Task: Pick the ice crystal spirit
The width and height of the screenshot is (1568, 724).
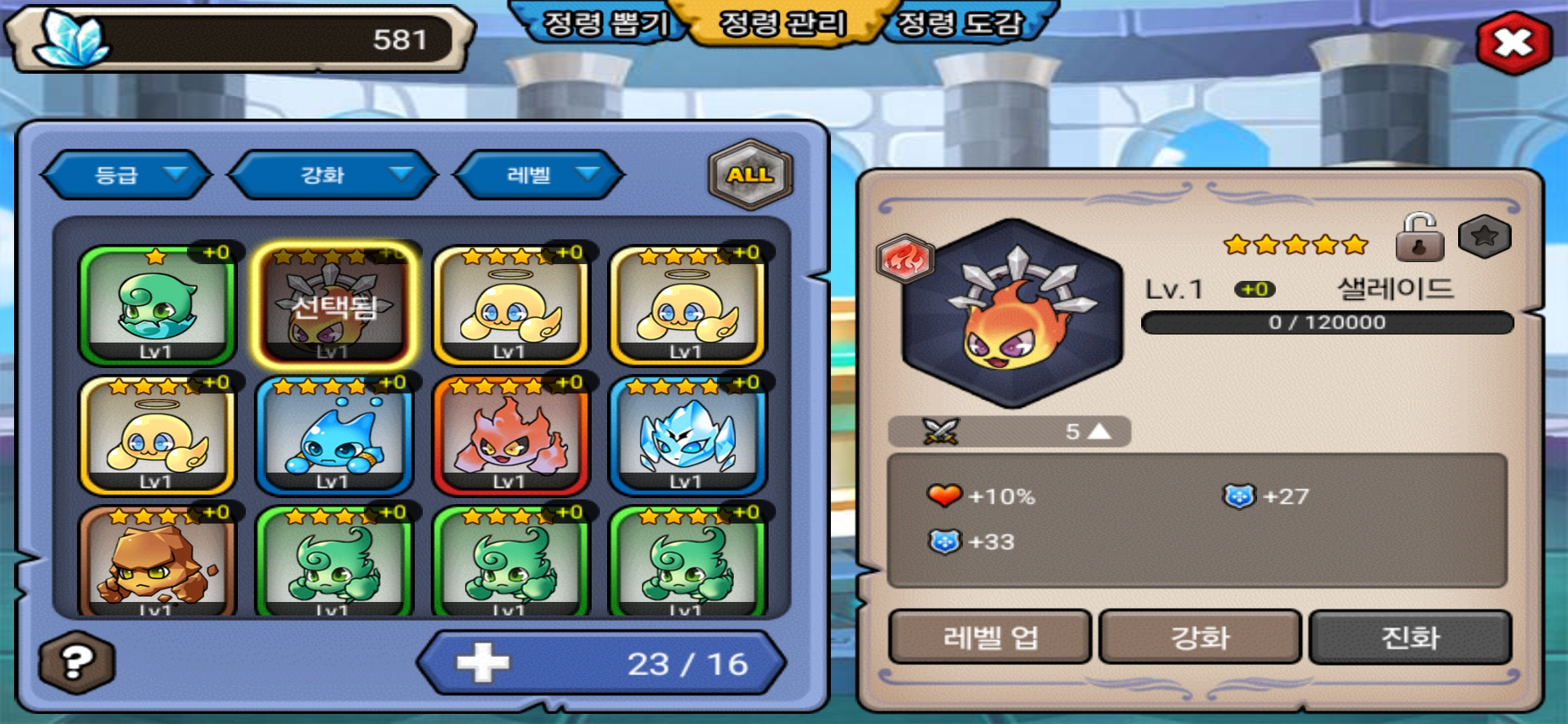Action: tap(688, 435)
